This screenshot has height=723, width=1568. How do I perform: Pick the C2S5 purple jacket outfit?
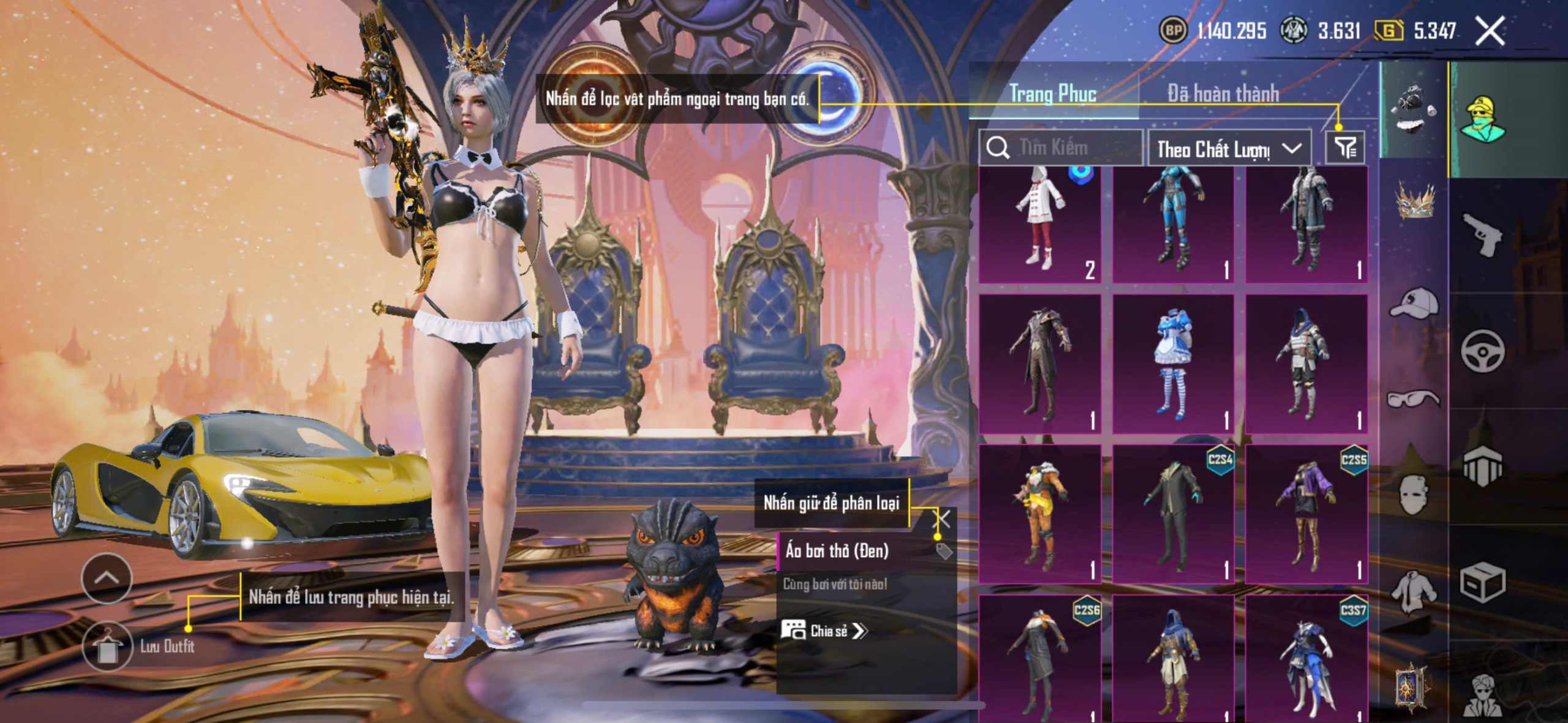click(x=1306, y=513)
